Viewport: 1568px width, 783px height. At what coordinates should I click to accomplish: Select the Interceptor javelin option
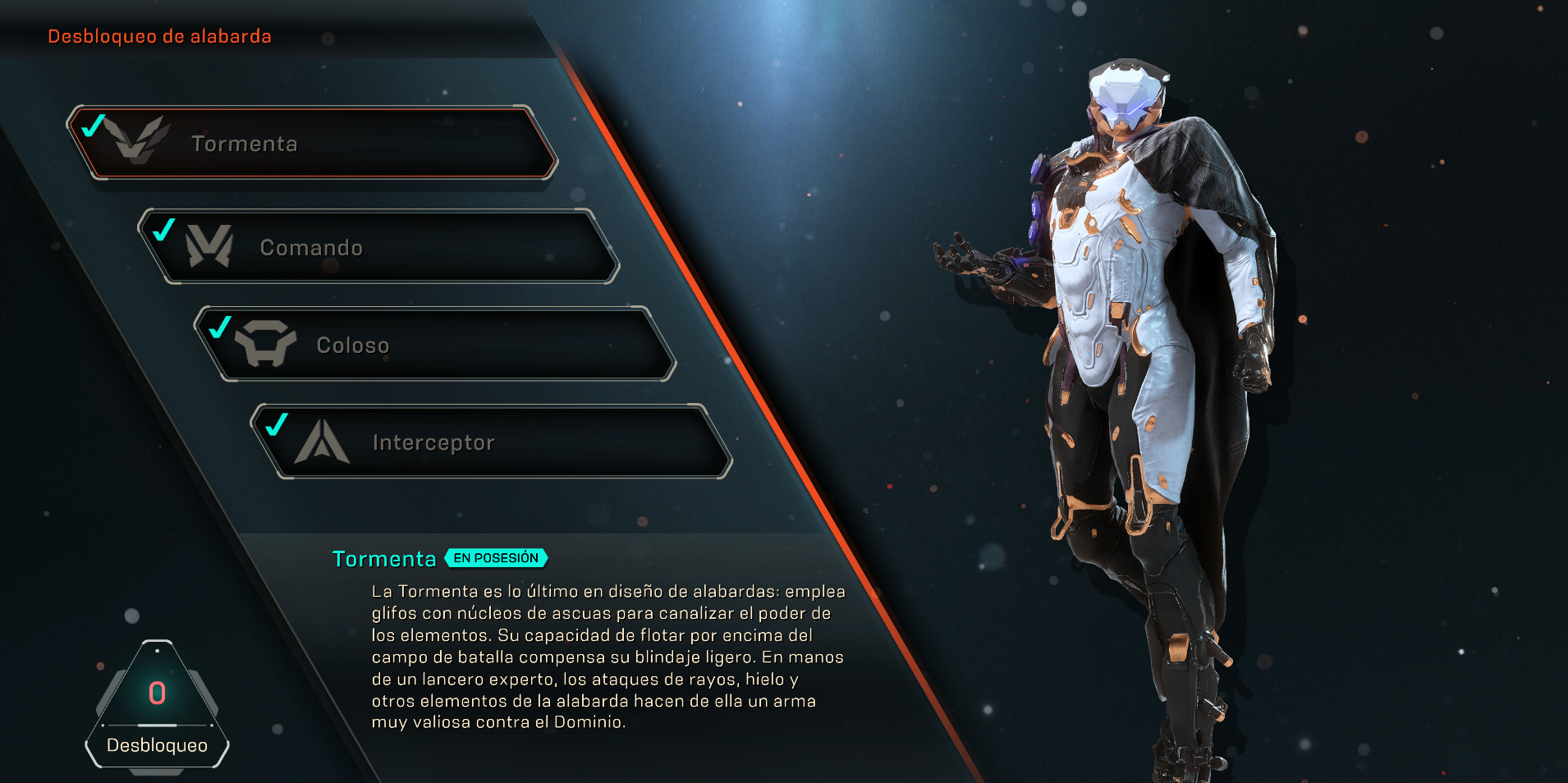click(x=493, y=442)
